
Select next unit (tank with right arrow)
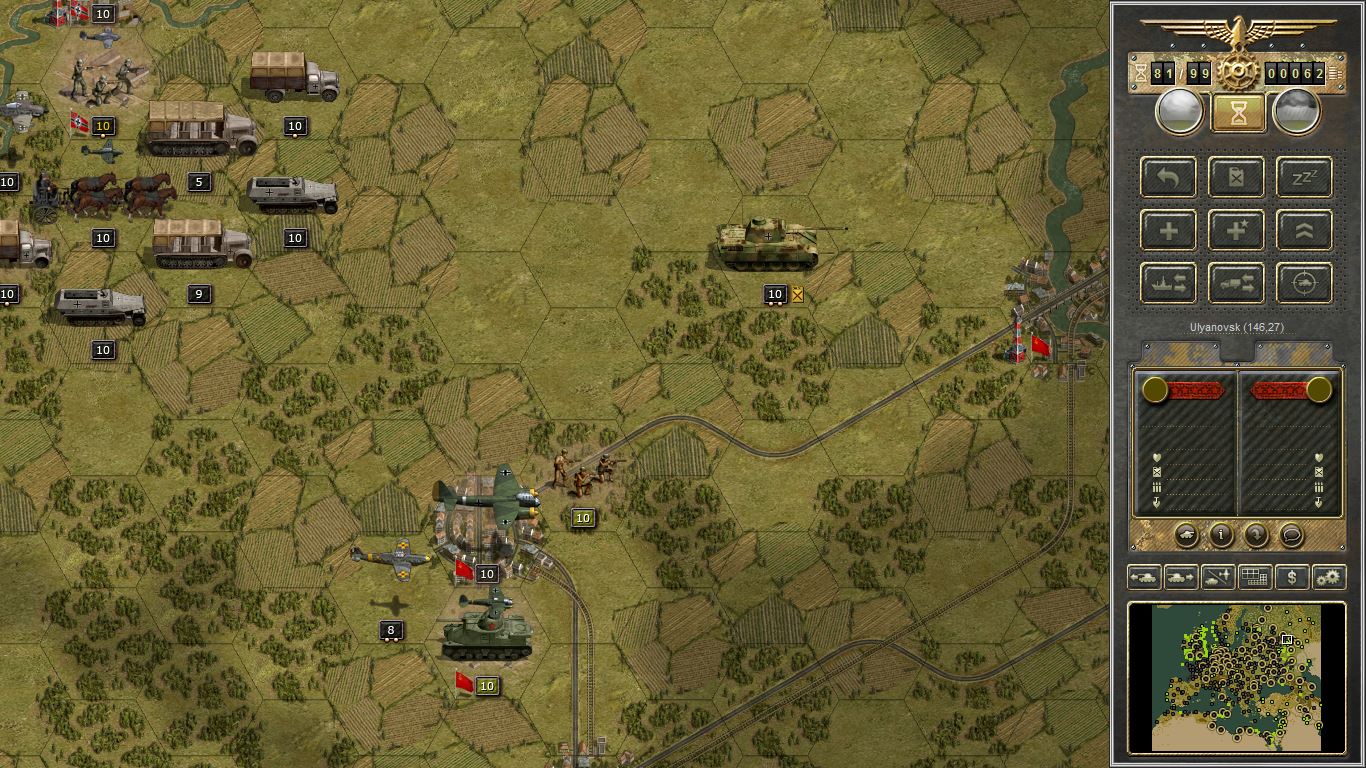click(1181, 577)
